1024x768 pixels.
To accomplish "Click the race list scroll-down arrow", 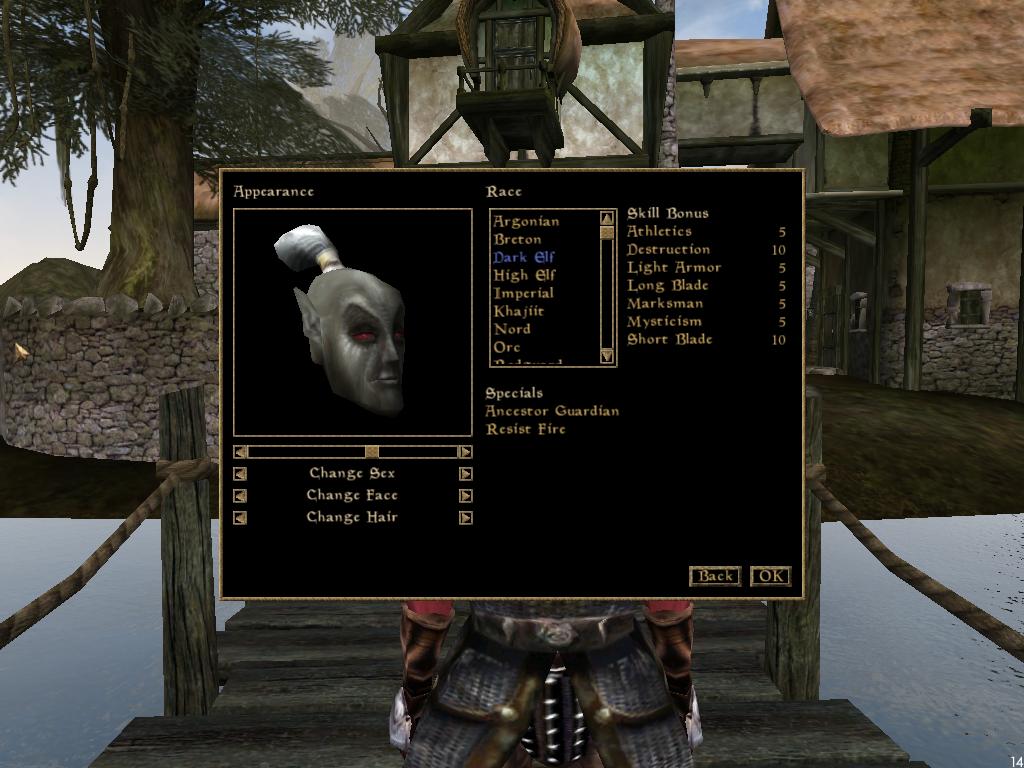I will click(x=607, y=356).
